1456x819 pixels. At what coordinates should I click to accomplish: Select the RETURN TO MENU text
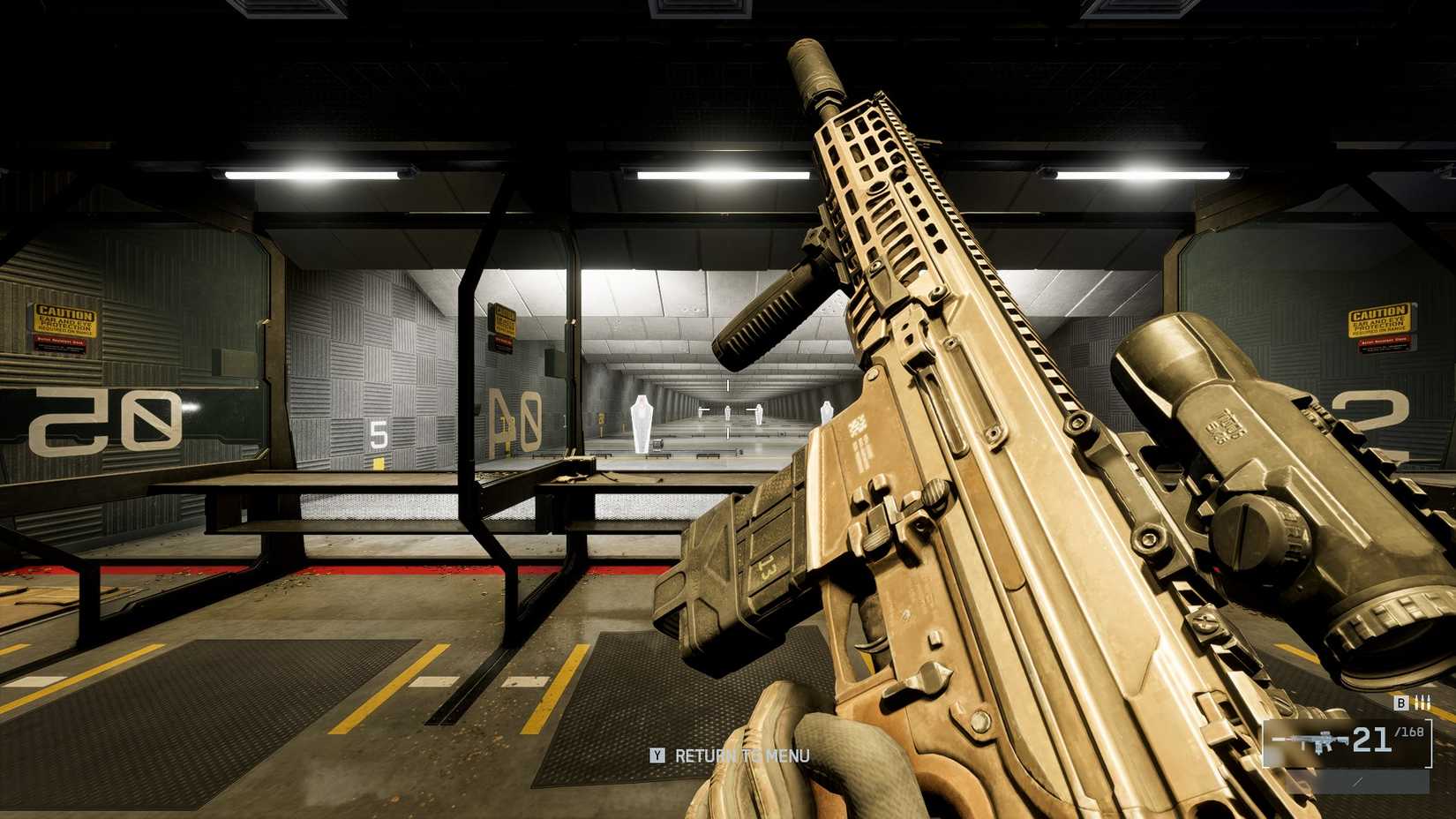741,756
